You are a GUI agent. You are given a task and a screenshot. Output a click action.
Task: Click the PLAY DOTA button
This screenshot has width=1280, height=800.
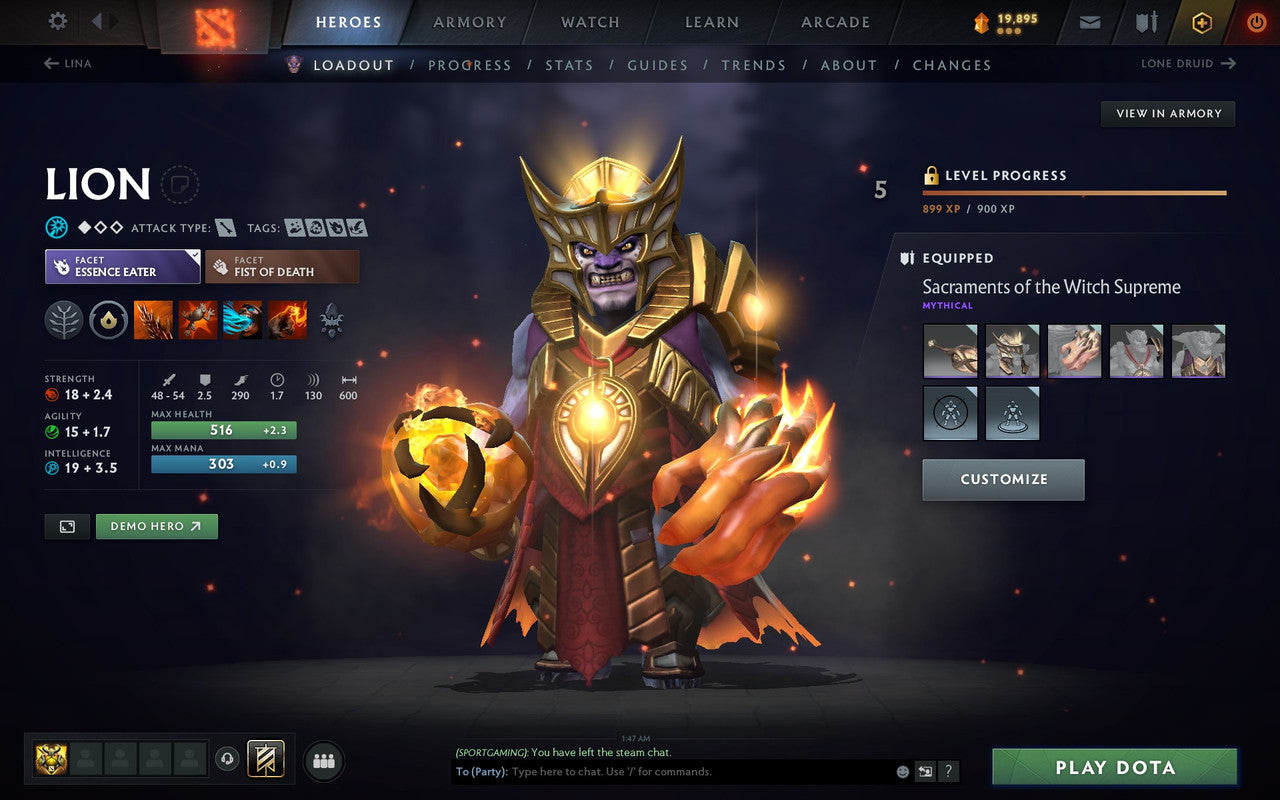1114,767
